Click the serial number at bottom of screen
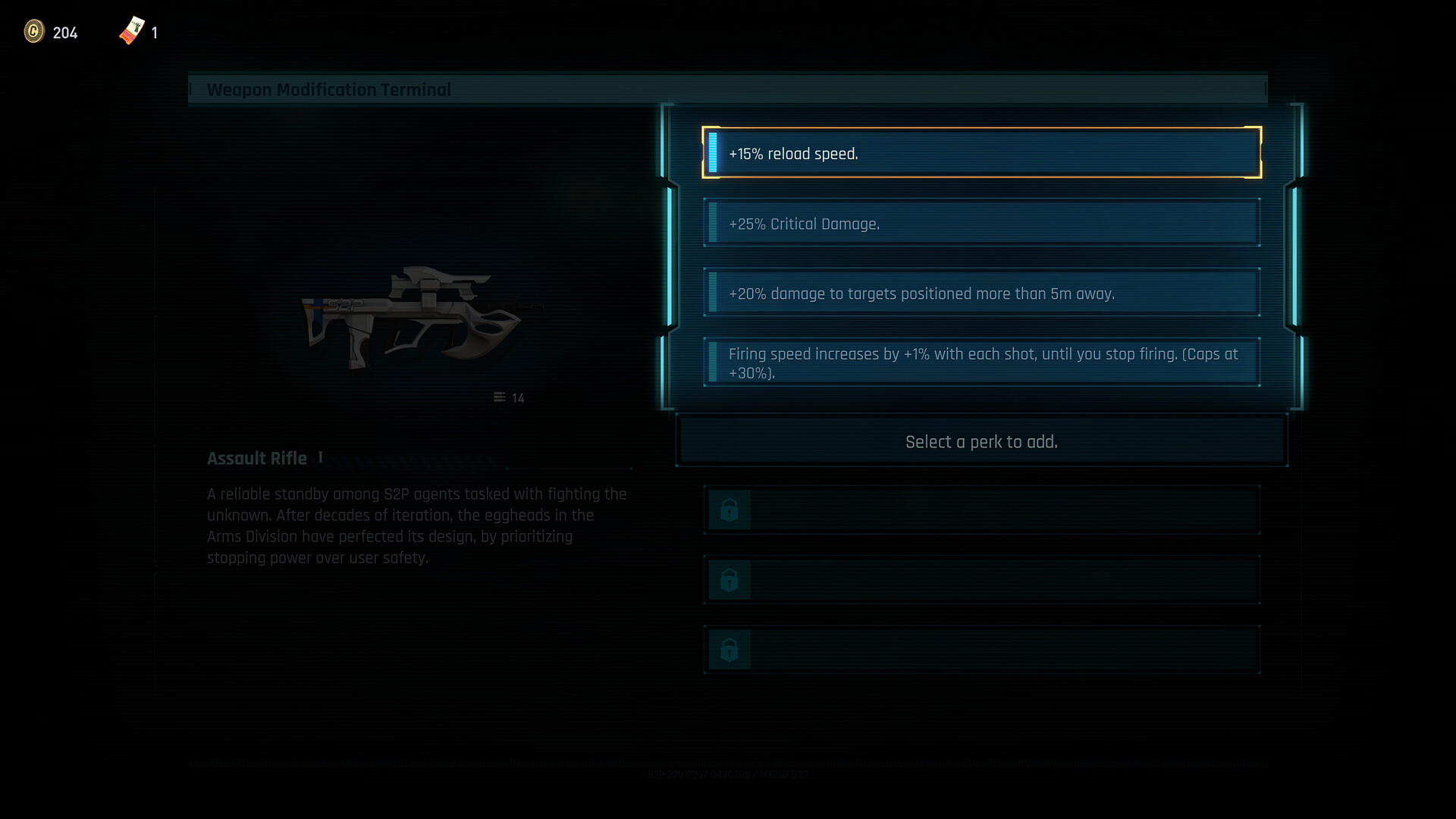The width and height of the screenshot is (1456, 819). coord(728,774)
